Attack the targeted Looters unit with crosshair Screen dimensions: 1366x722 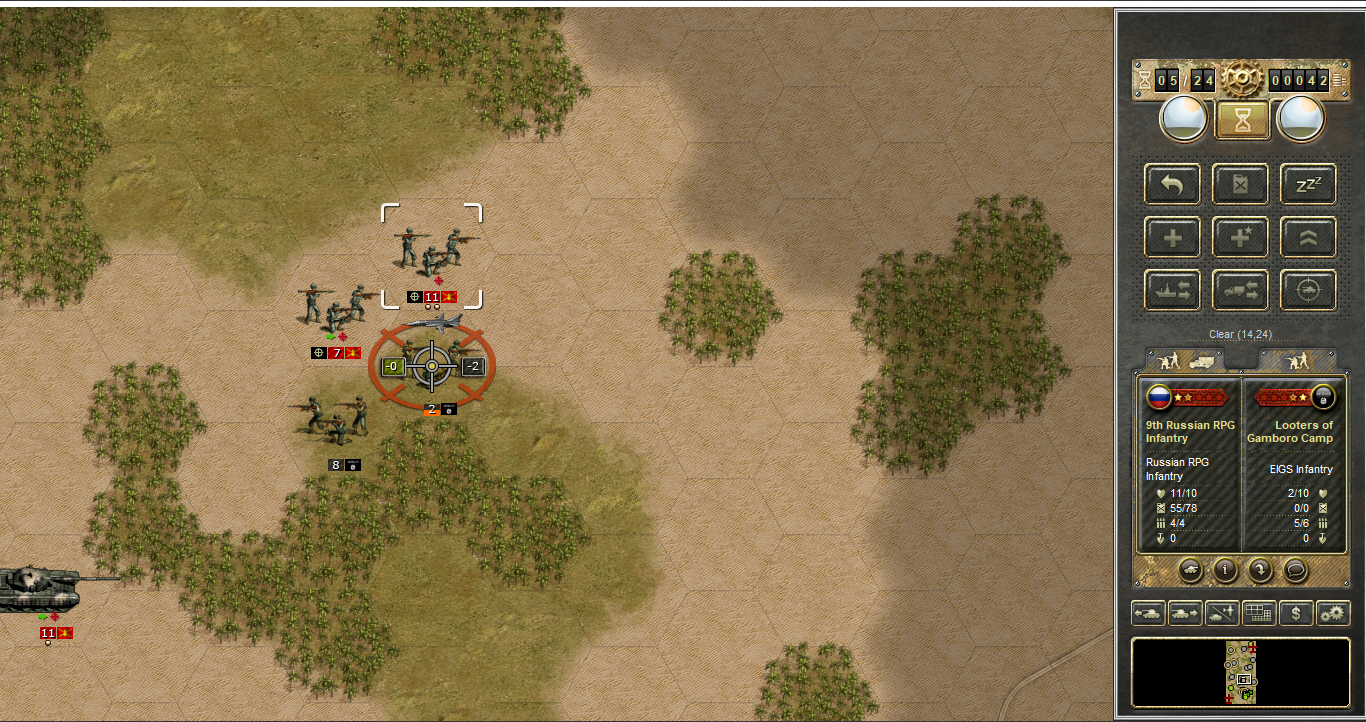432,367
